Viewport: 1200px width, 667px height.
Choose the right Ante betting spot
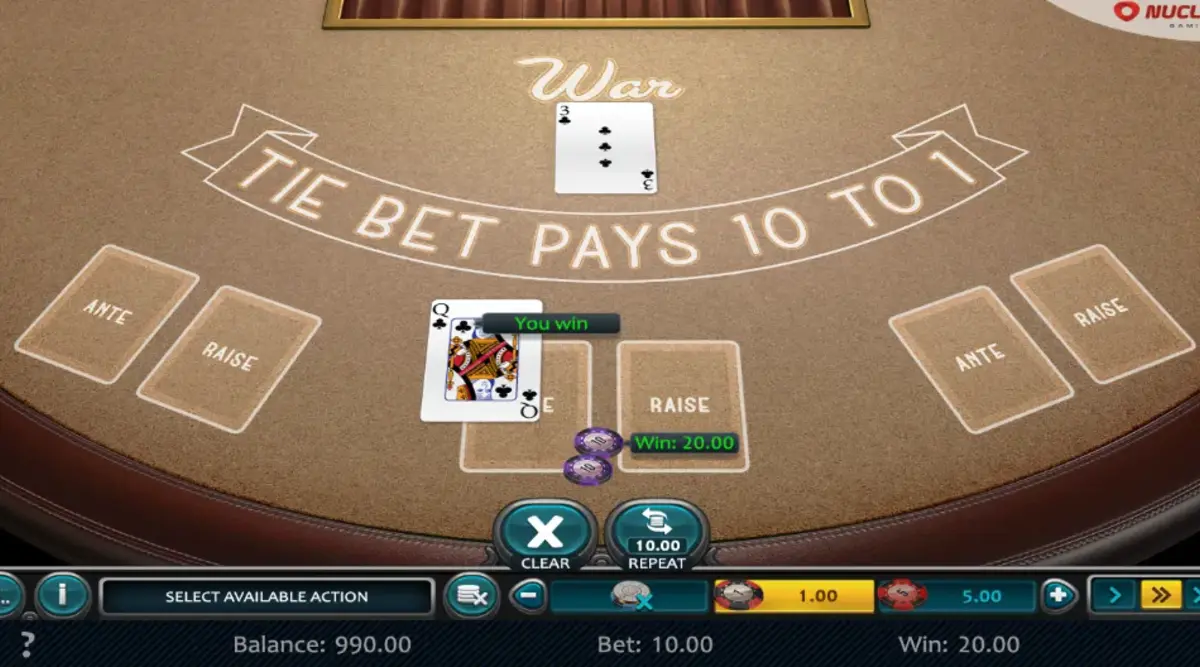[980, 359]
